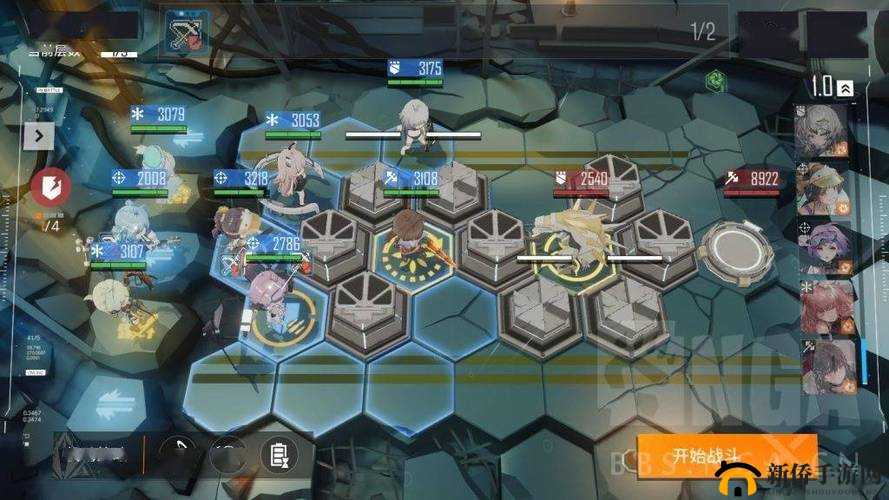Image resolution: width=889 pixels, height=500 pixels.
Task: Open the clipboard icon in the bottom bar
Action: point(278,456)
